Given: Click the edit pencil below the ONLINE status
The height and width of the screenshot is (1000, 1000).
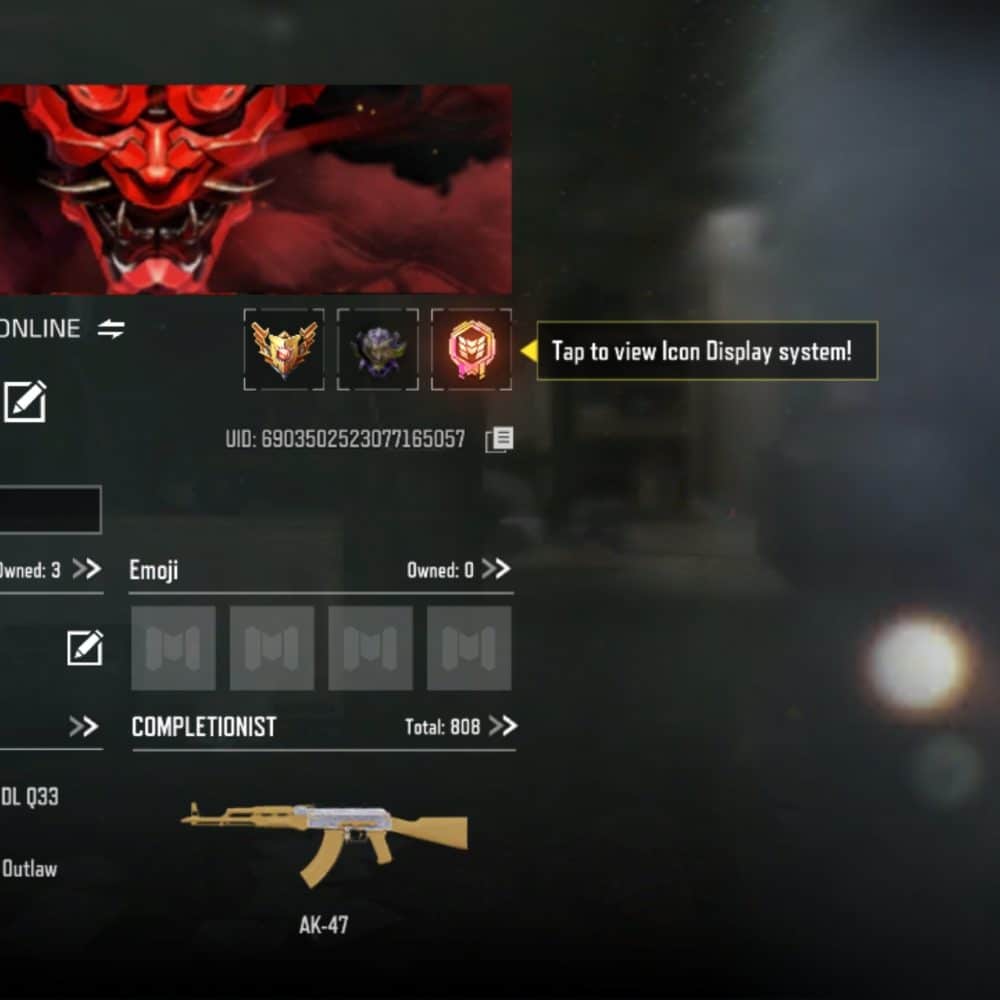Looking at the screenshot, I should click(25, 402).
